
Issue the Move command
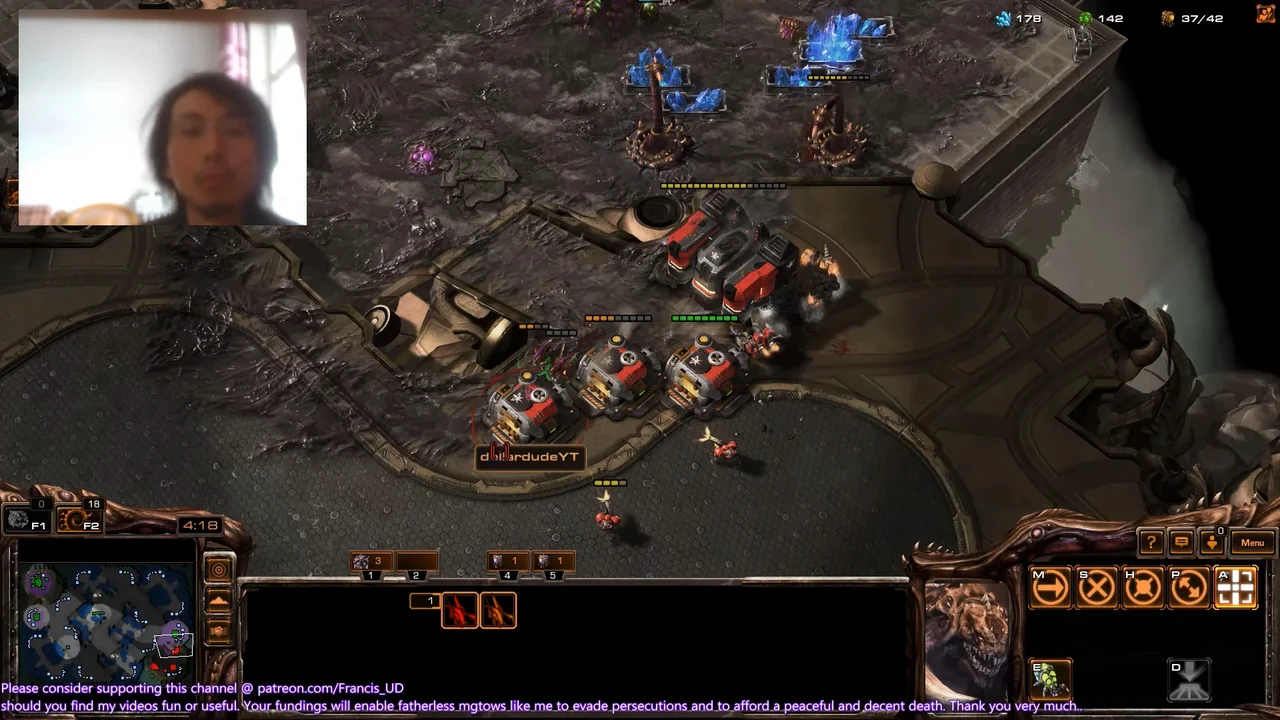point(1050,588)
